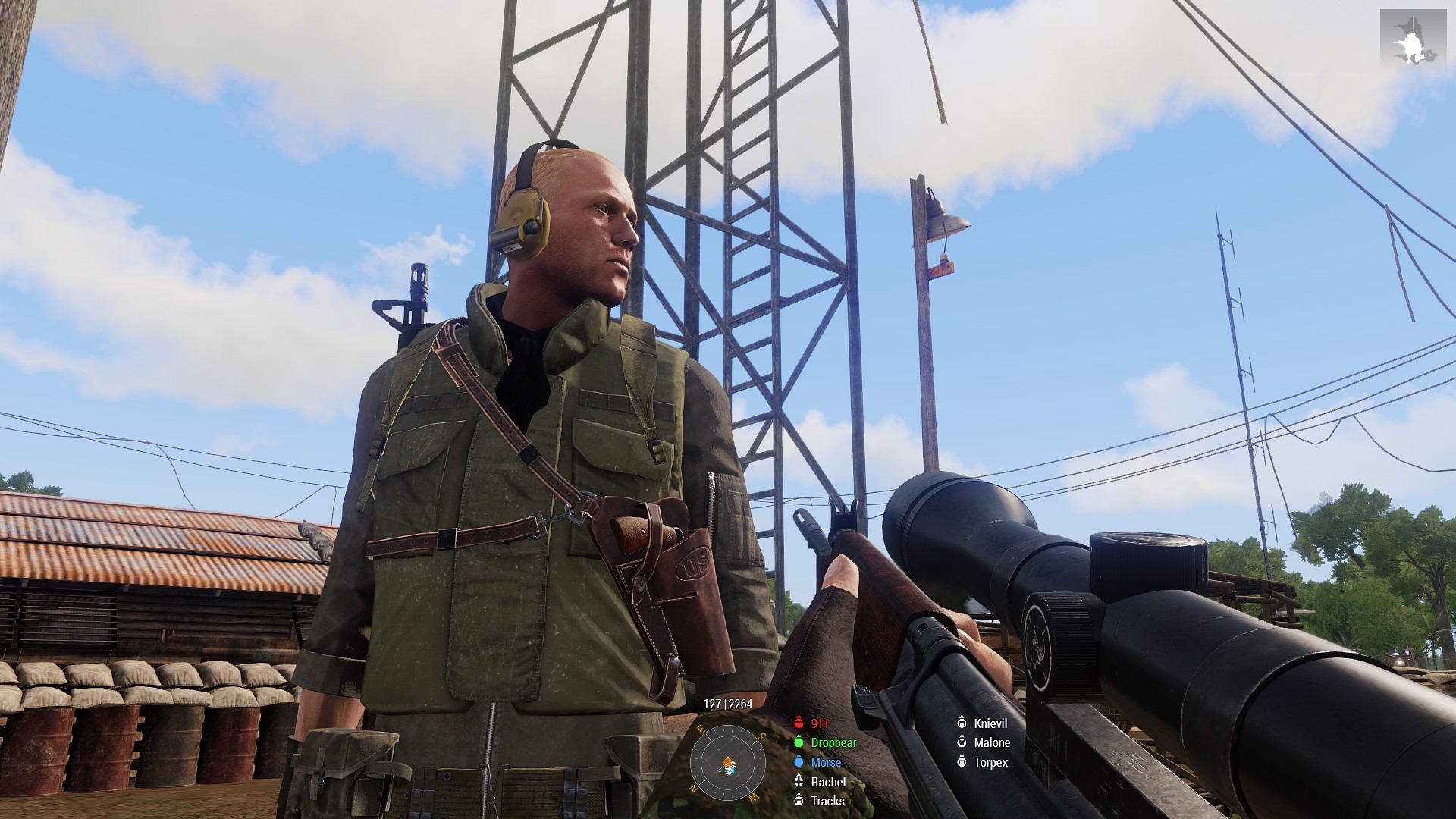Click the circular compass radar
Screen dimensions: 1456x819
click(727, 763)
